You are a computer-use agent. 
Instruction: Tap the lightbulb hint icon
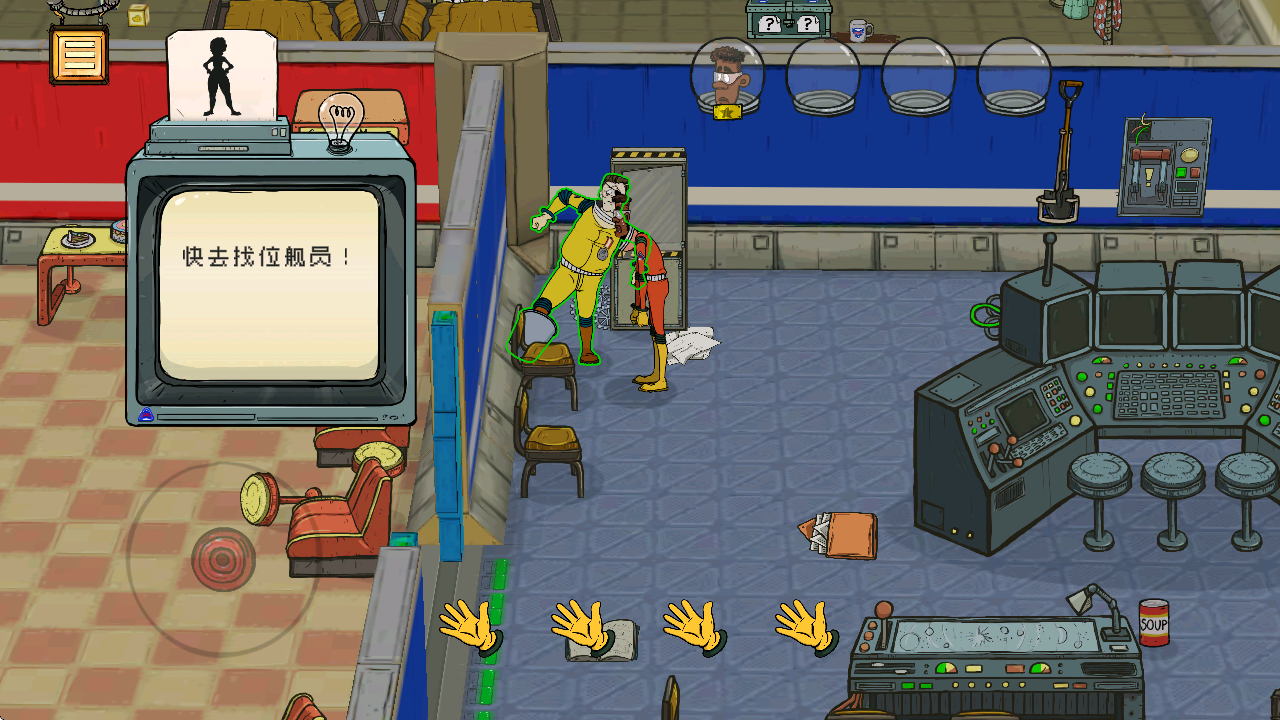point(340,123)
